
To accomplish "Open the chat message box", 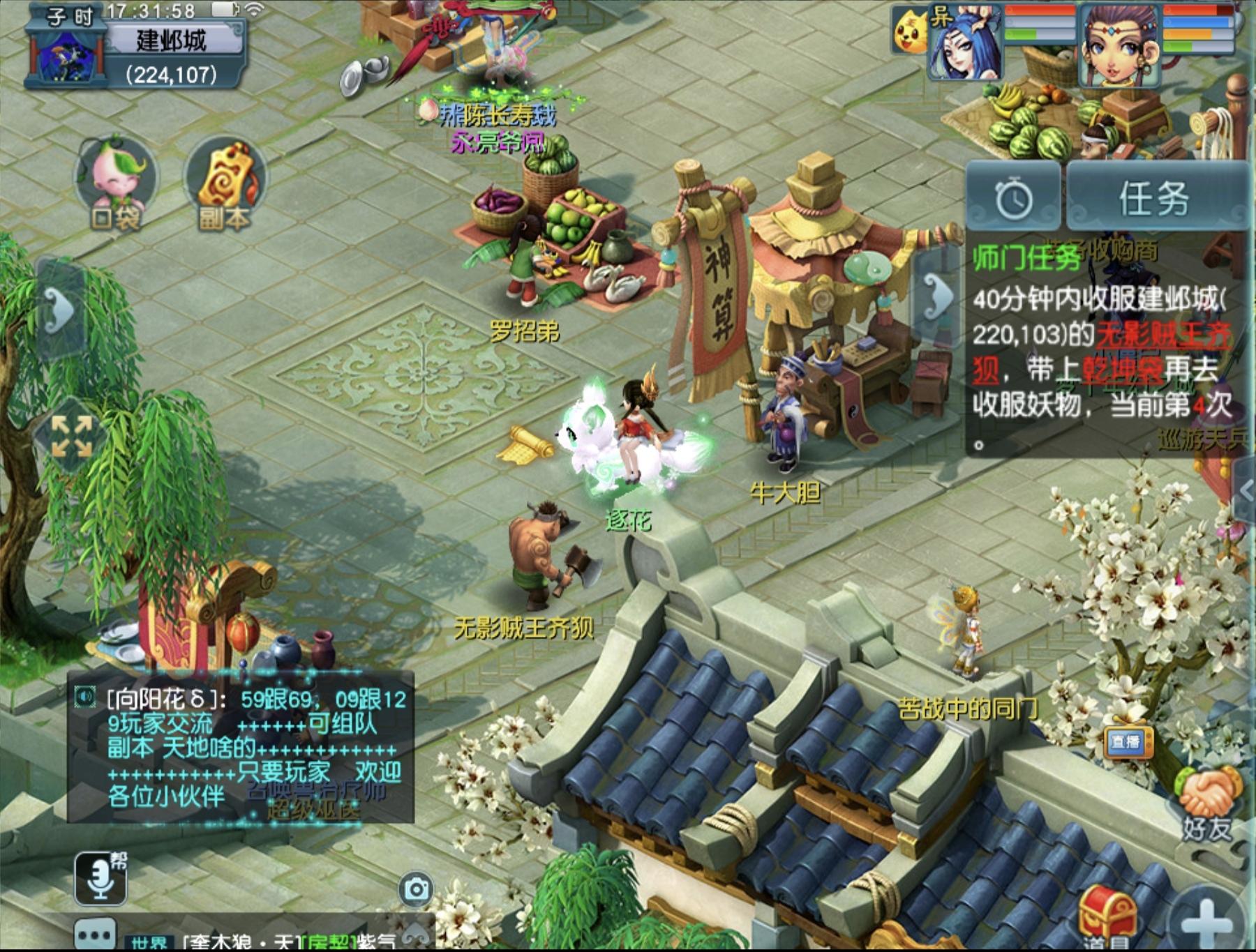I will point(241,748).
